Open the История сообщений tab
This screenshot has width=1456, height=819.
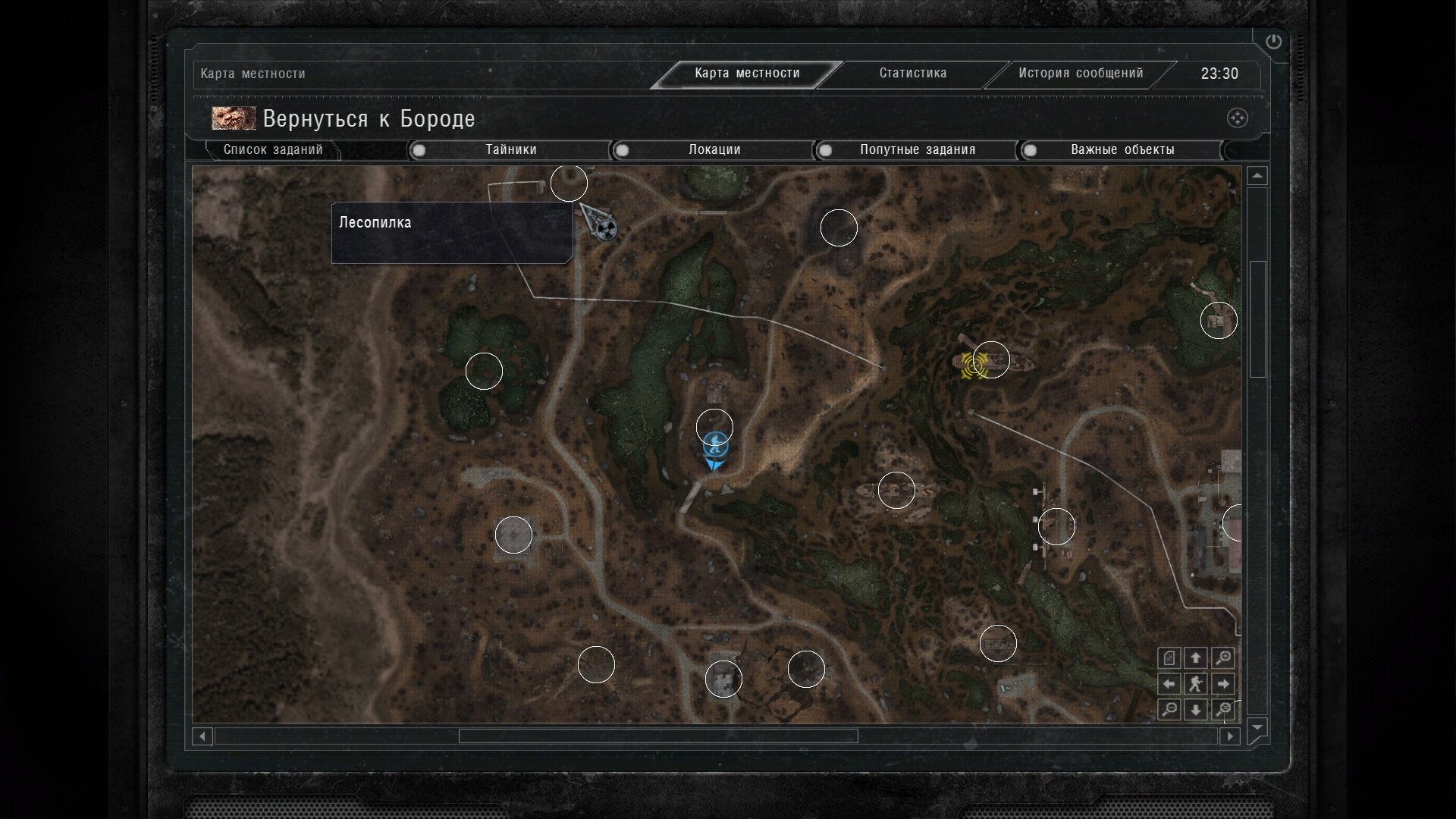[1080, 74]
